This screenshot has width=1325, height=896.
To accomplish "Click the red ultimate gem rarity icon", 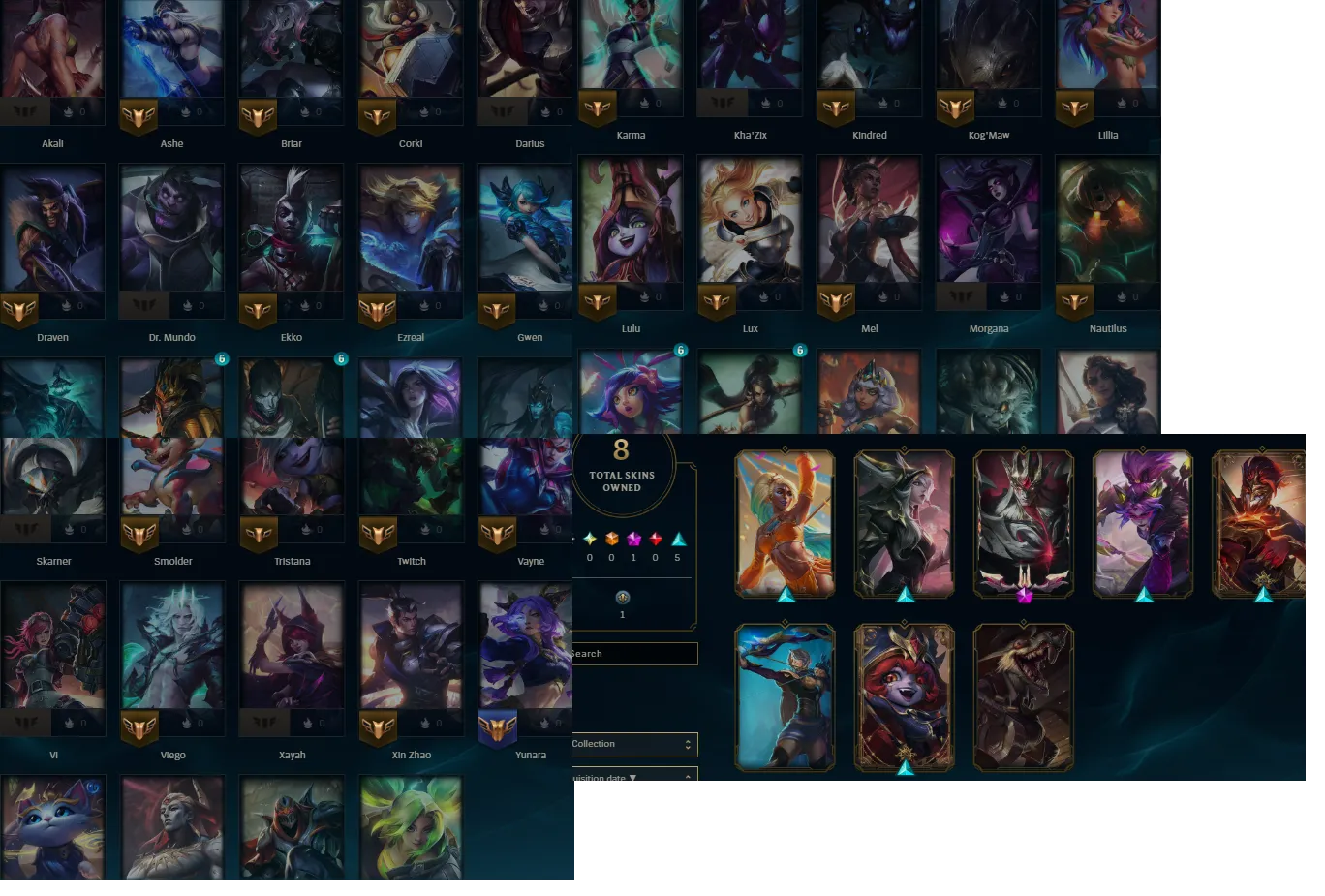I will click(x=656, y=539).
